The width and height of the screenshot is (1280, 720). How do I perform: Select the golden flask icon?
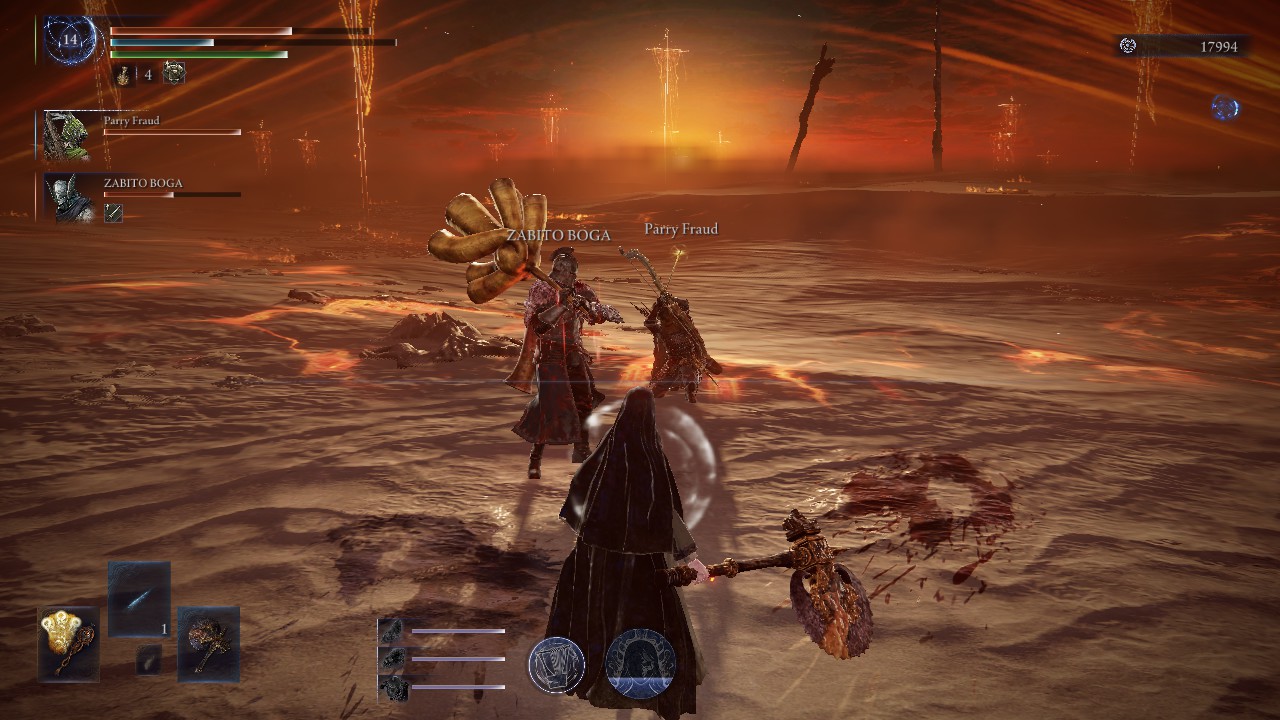[x=124, y=74]
